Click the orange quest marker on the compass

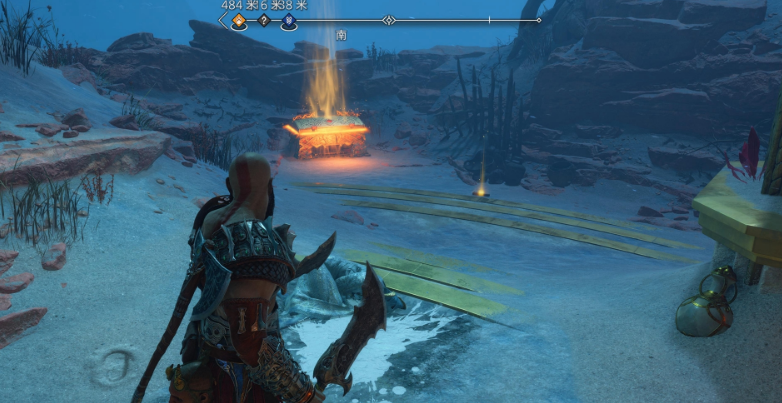238,20
